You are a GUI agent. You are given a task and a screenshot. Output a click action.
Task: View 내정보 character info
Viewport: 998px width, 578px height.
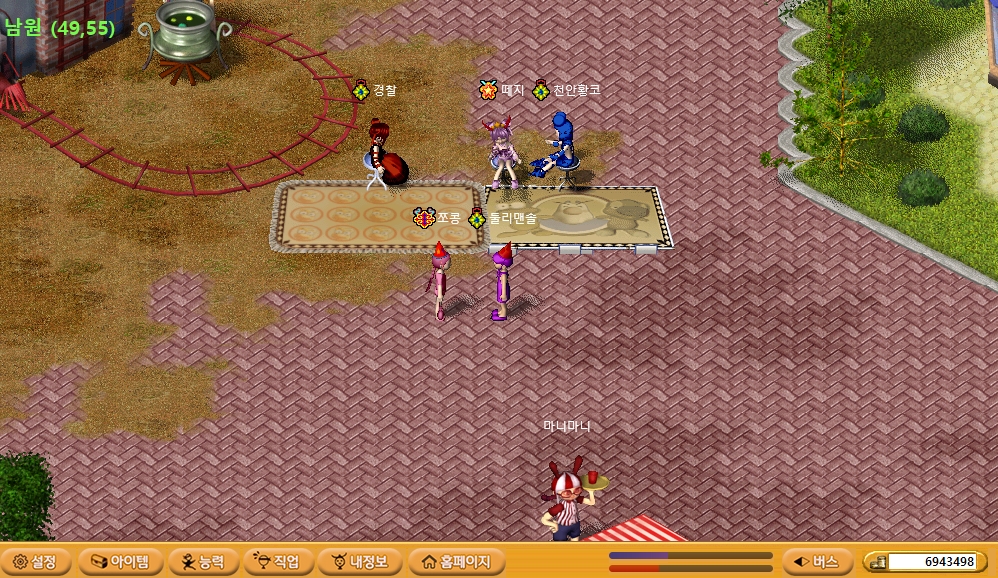point(359,561)
